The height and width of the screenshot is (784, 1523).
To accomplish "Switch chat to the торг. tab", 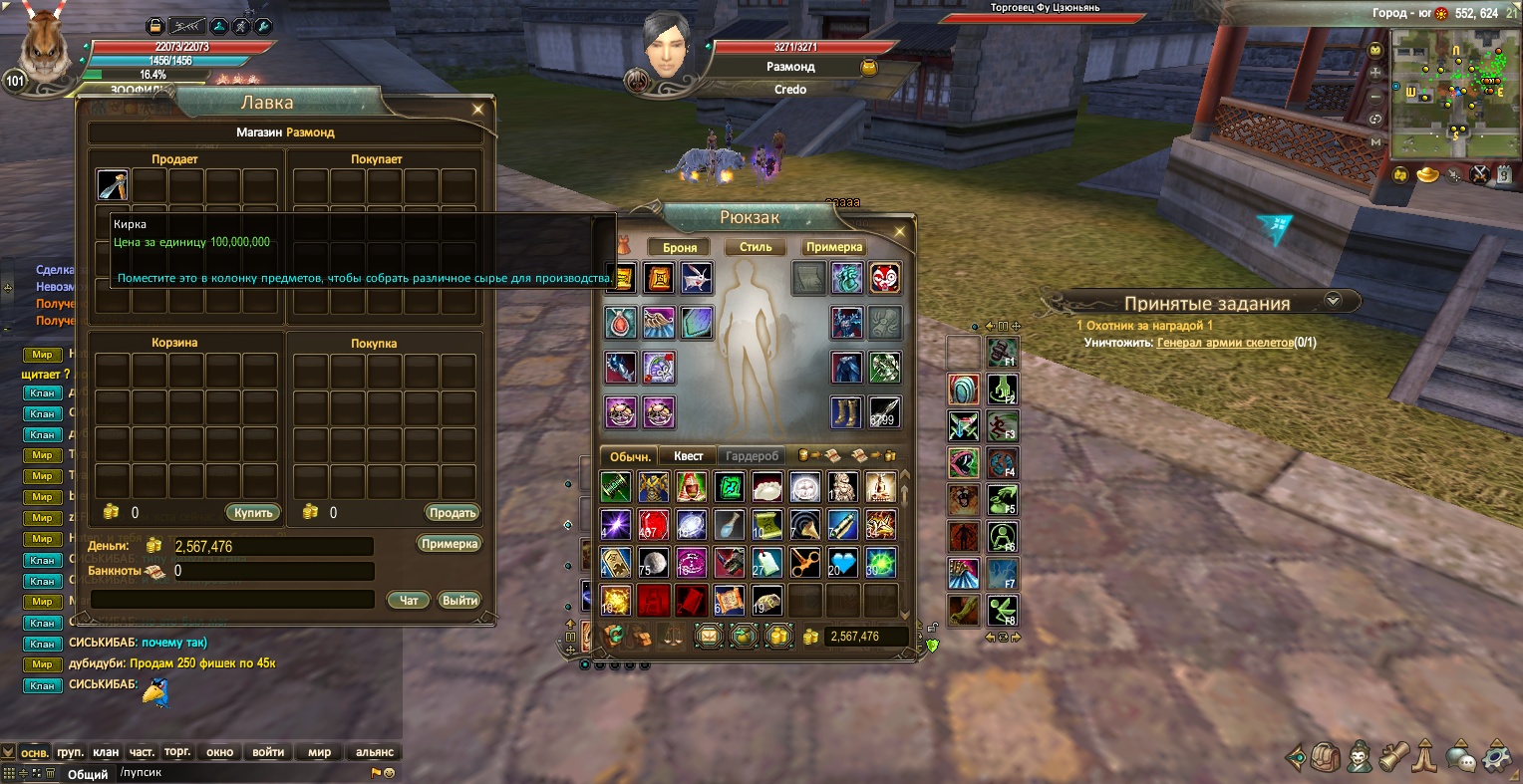I will [177, 752].
